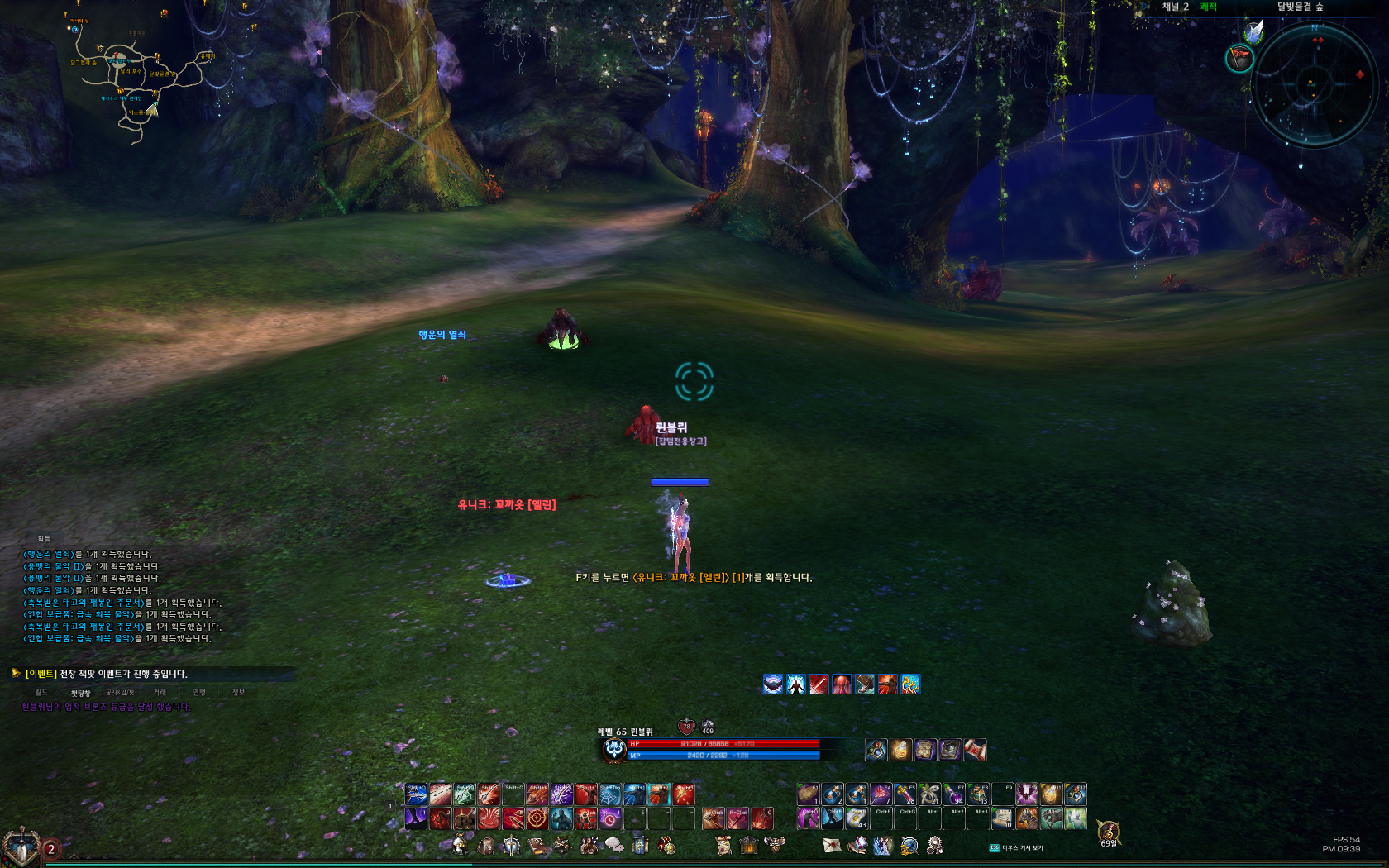Open the backpack inventory menu icon
1389x868 pixels.
coord(486,845)
